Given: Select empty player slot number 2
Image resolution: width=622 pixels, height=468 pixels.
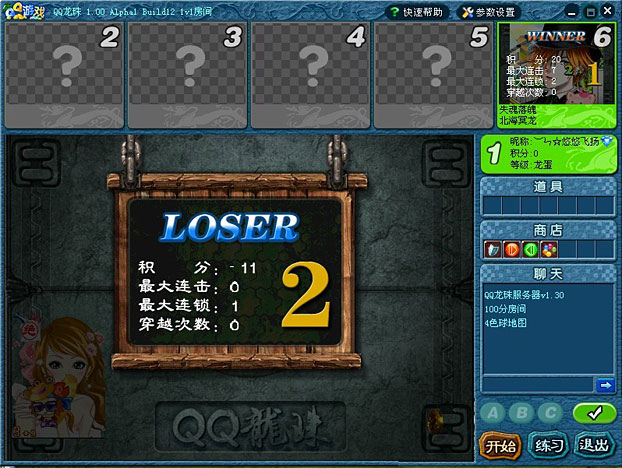Looking at the screenshot, I should (64, 73).
